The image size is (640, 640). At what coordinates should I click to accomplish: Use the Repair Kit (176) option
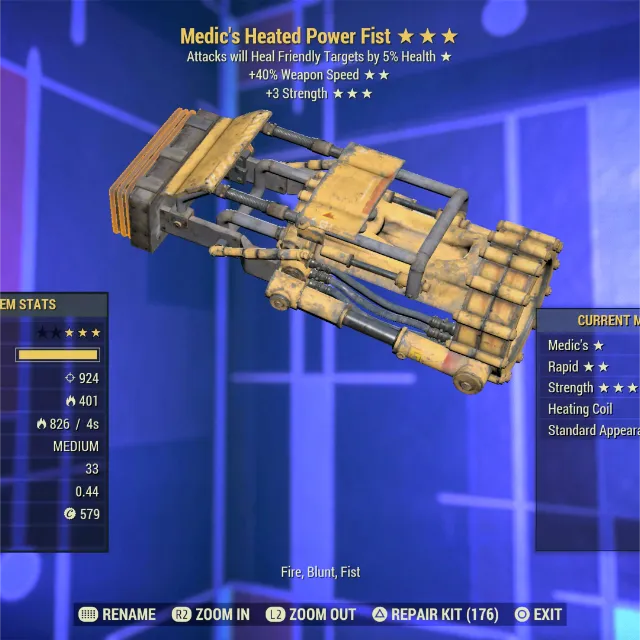tap(437, 614)
